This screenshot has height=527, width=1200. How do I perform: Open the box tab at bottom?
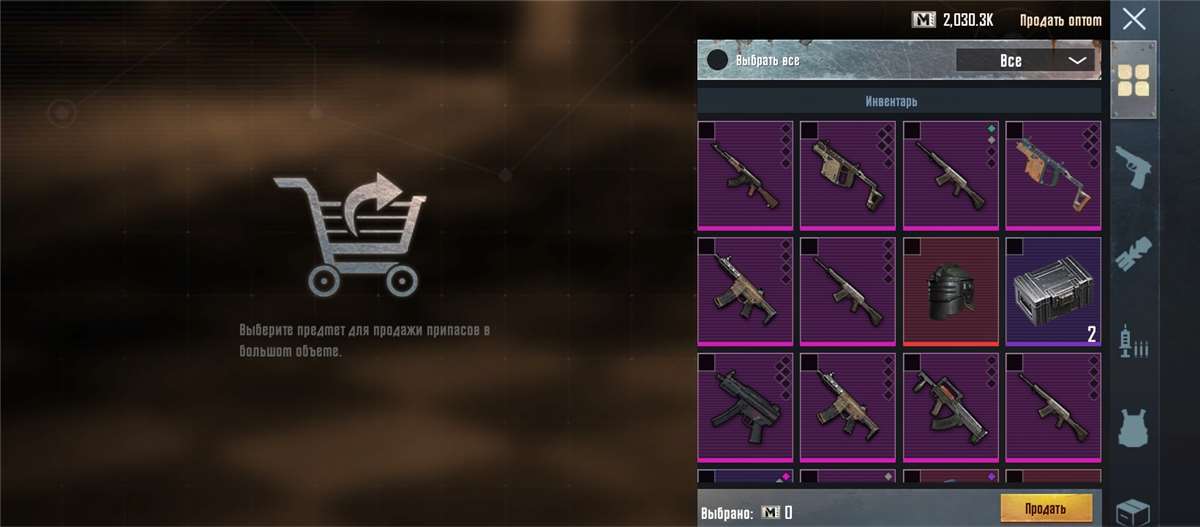[1133, 508]
